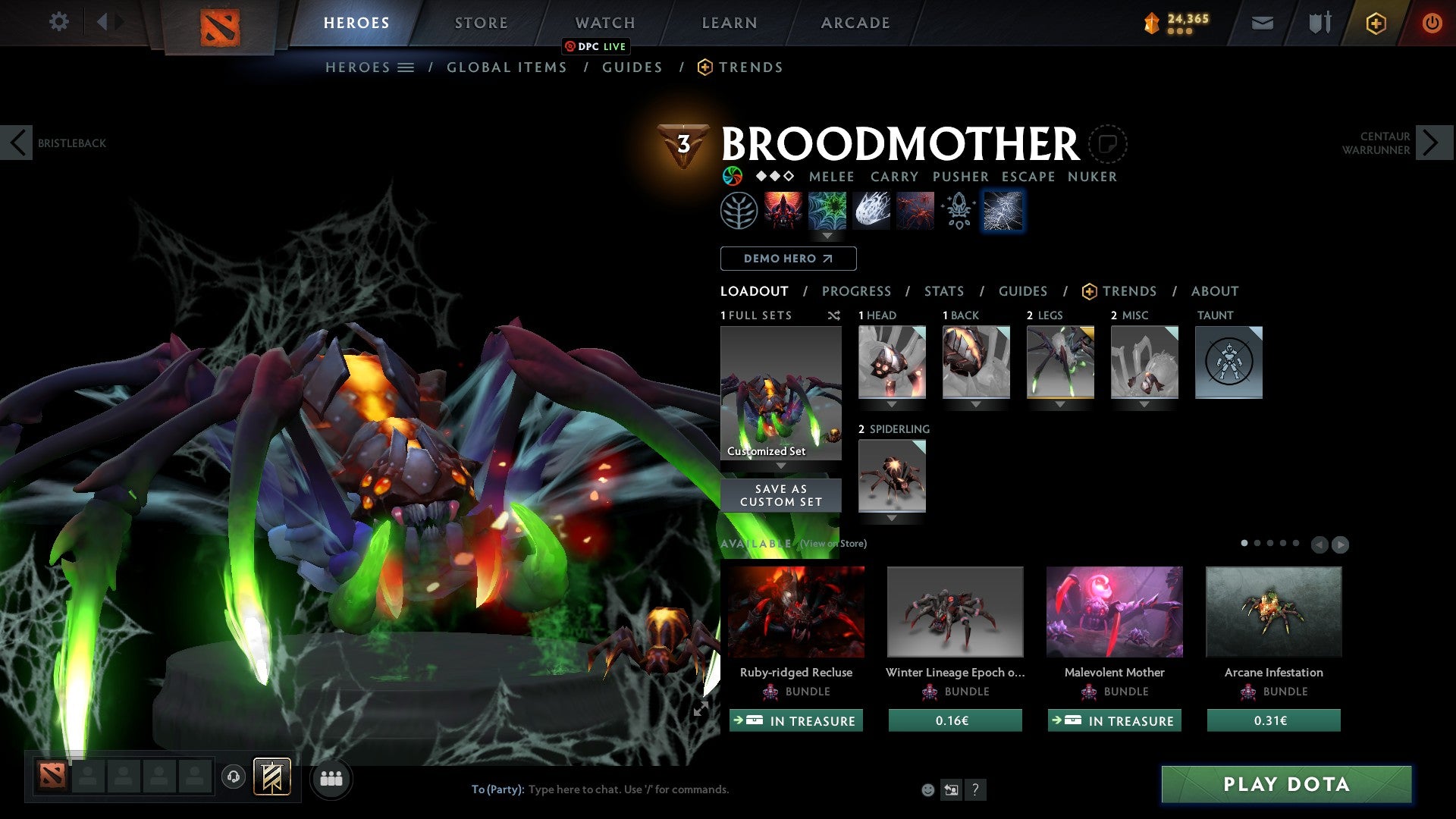This screenshot has height=819, width=1456.
Task: Click the voice chat headset icon
Action: 234,778
